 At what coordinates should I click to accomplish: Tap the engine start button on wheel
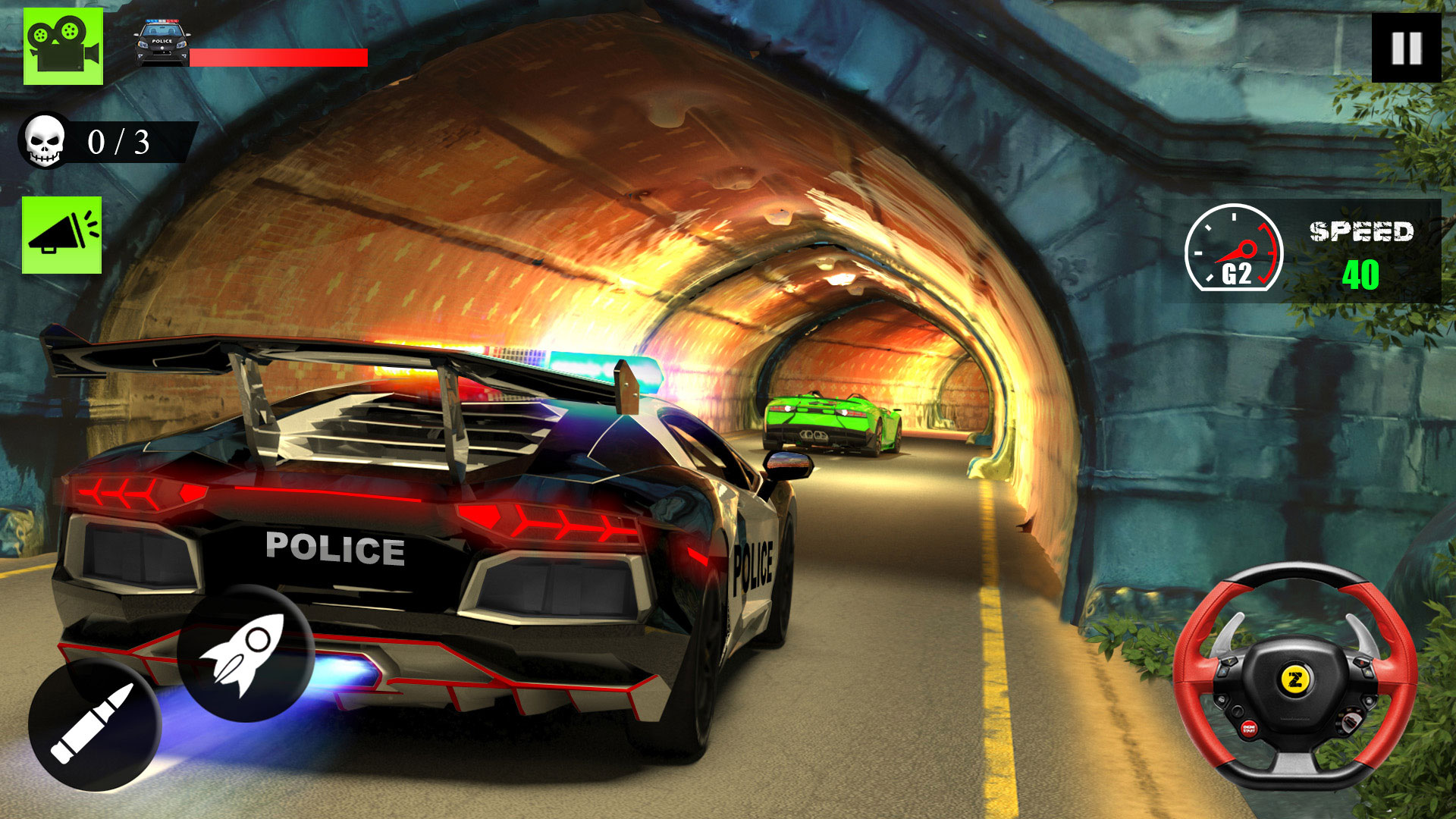point(1248,729)
